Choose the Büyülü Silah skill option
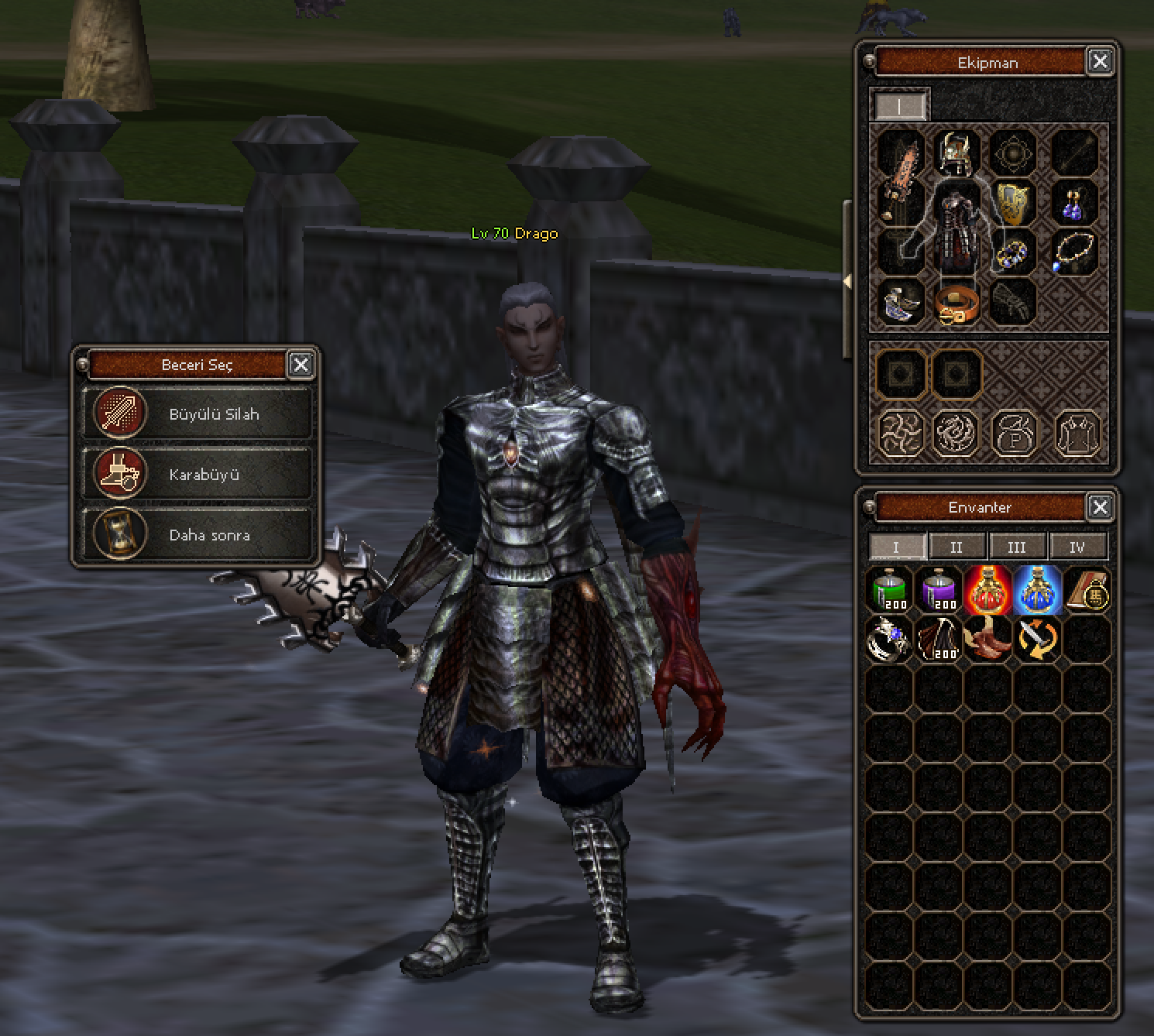The height and width of the screenshot is (1036, 1154). tap(197, 413)
